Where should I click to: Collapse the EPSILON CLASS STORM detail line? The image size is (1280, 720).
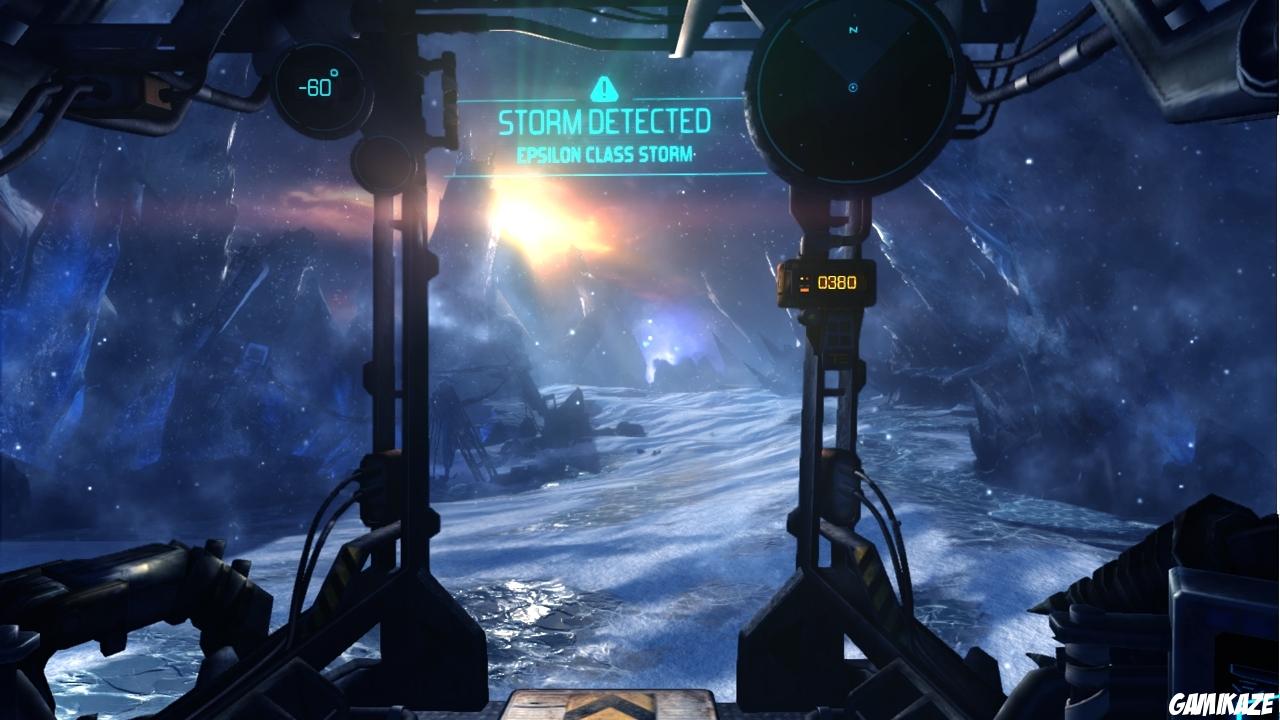[x=604, y=154]
